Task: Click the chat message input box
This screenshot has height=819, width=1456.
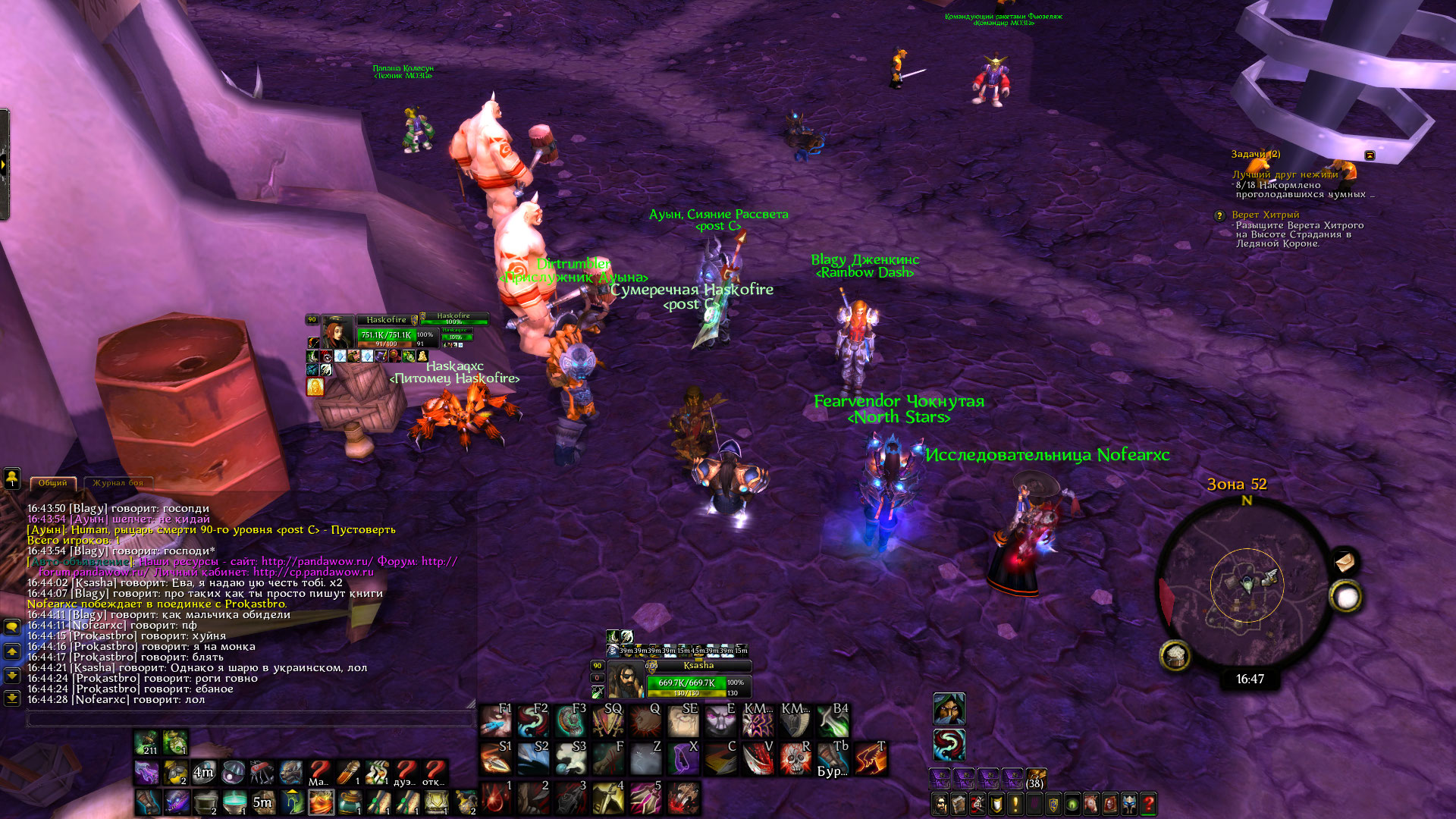Action: [x=250, y=717]
